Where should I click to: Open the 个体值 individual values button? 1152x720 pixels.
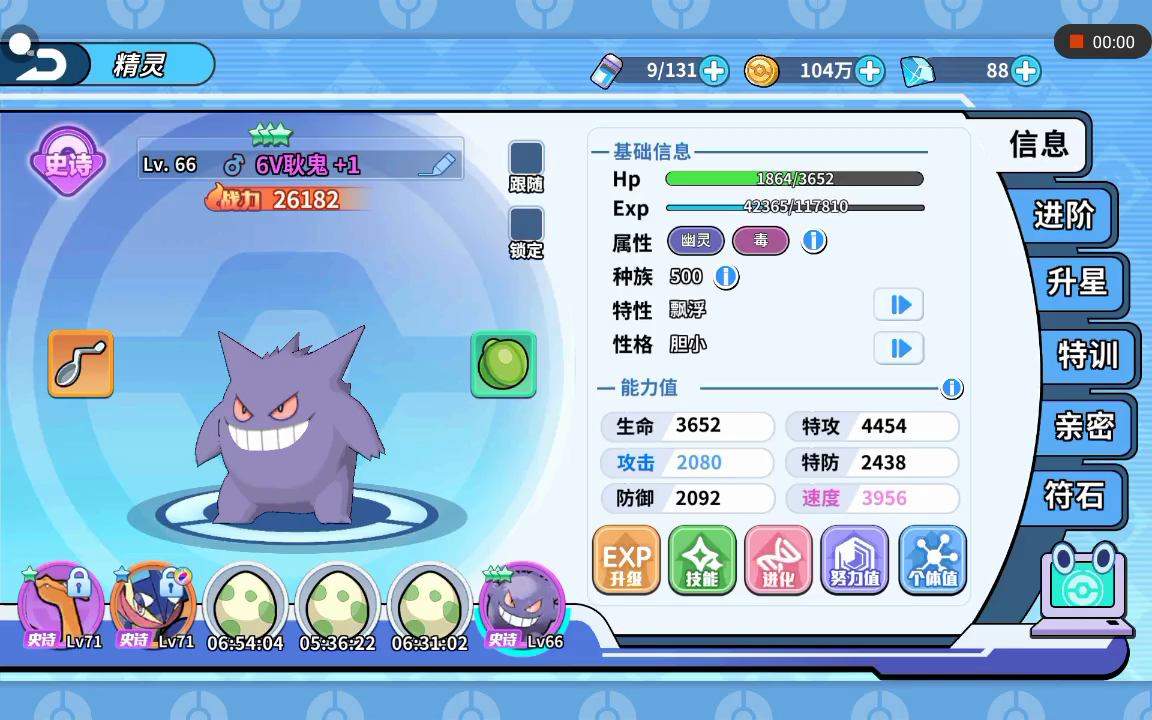[932, 561]
